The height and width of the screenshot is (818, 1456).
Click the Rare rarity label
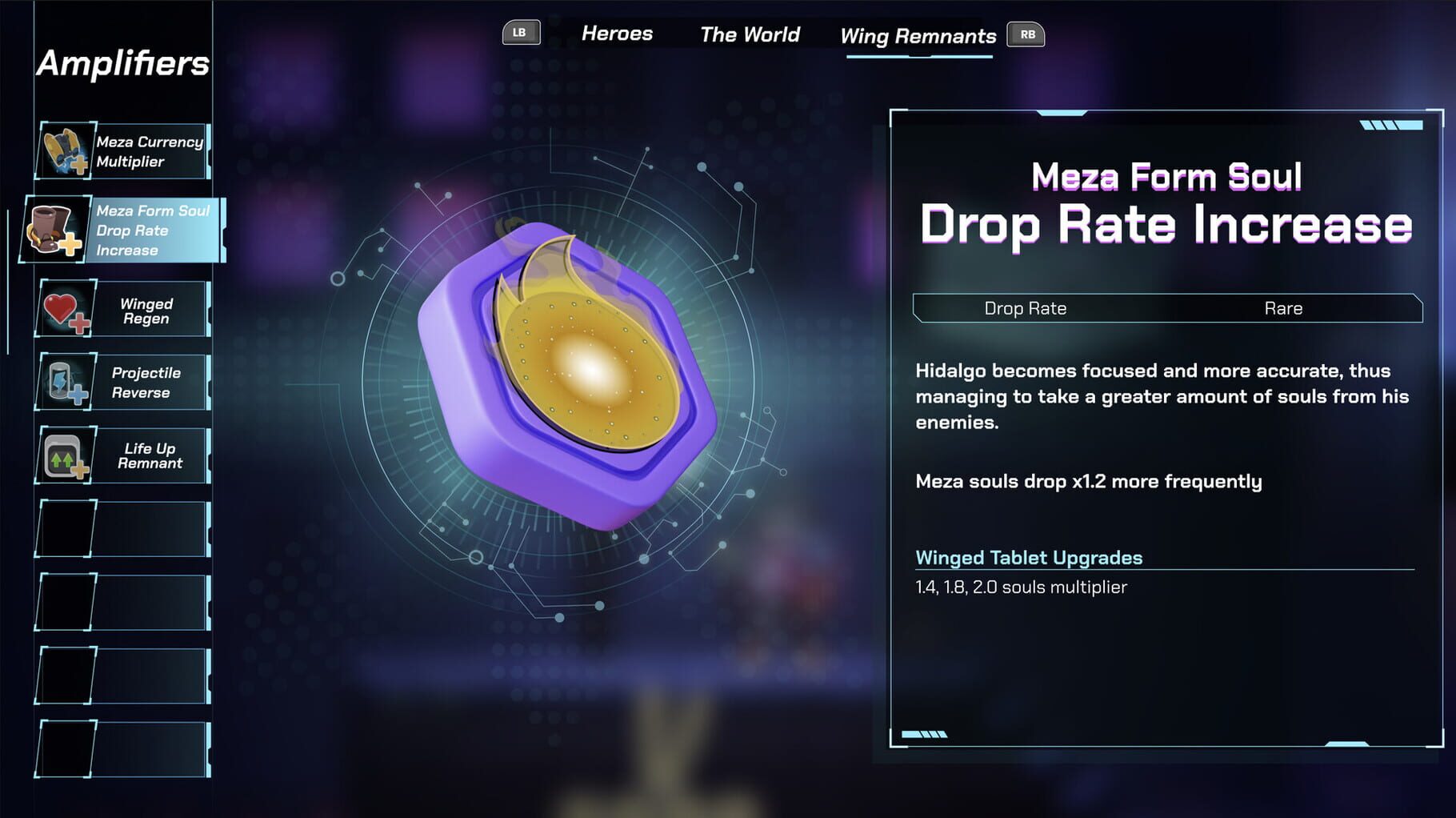point(1284,308)
